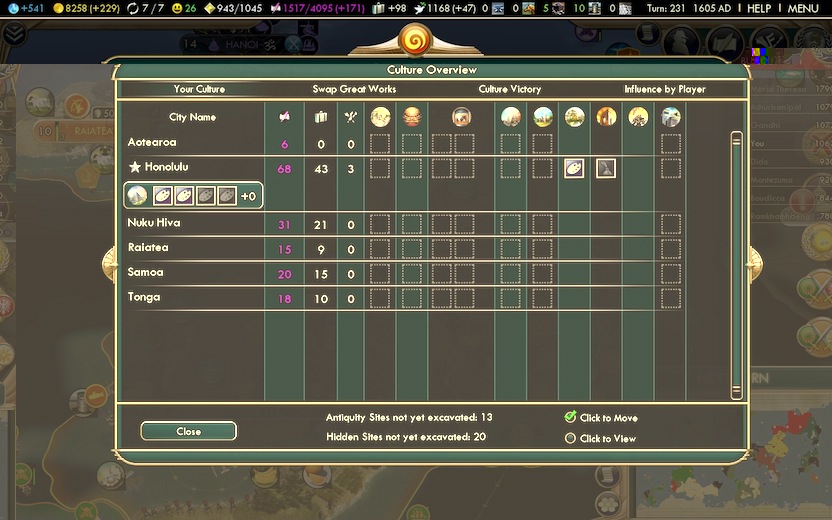View the Influence by Player tab
This screenshot has height=520, width=832.
[x=664, y=89]
